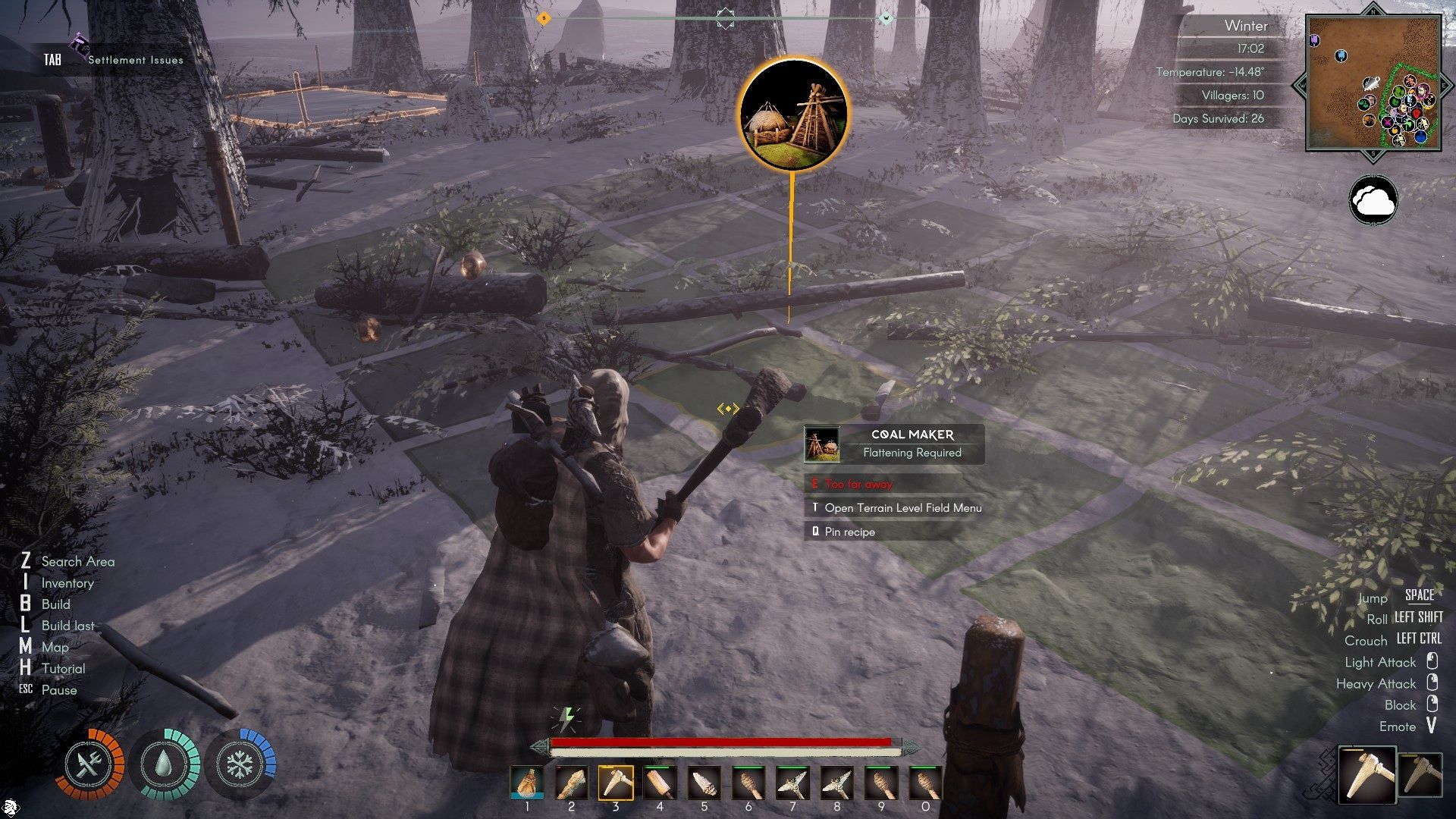
Task: Click the minimap in the corner
Action: pos(1373,82)
